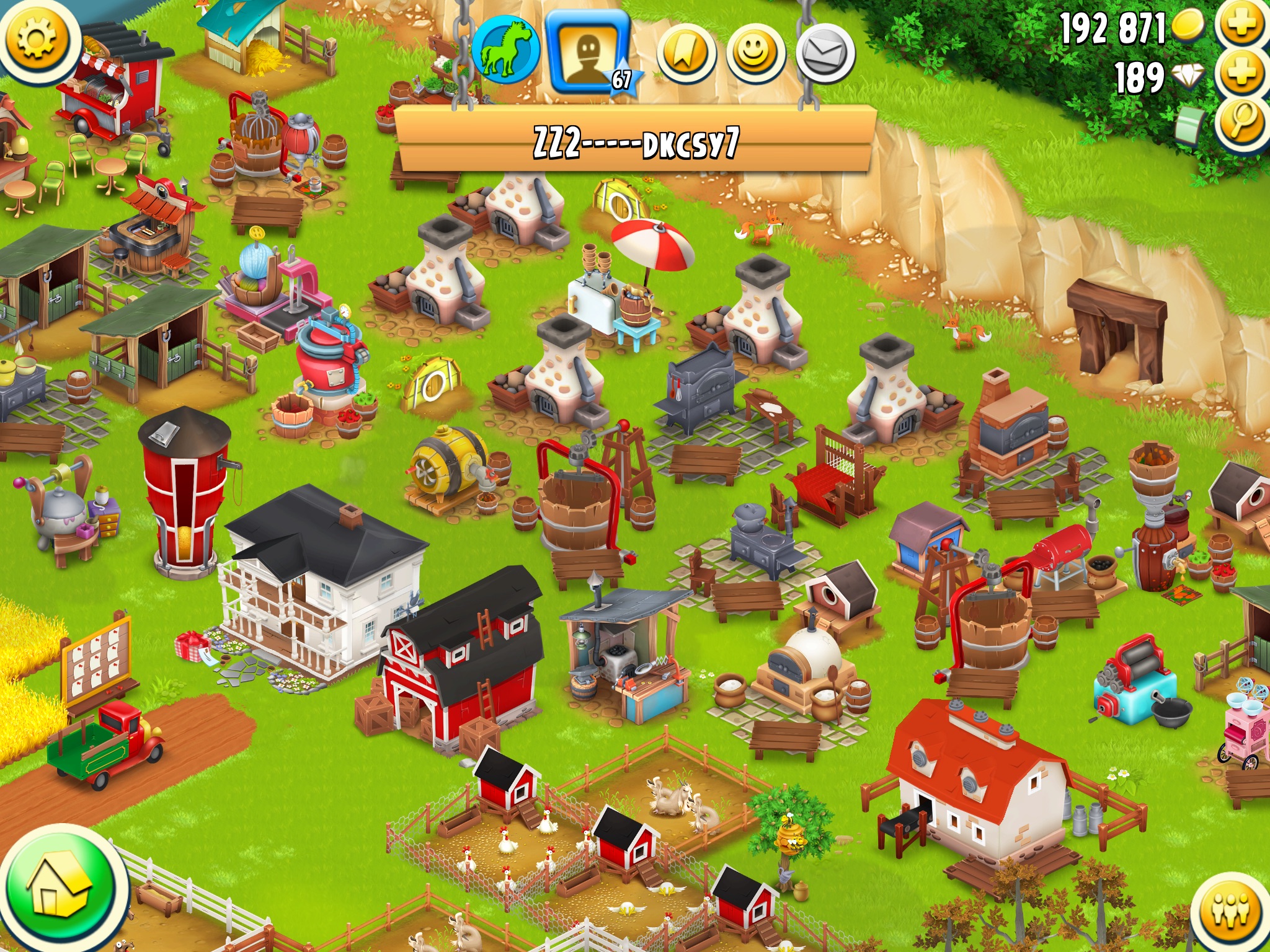Viewport: 1270px width, 952px height.
Task: Add more coins with the plus button
Action: 1242,25
